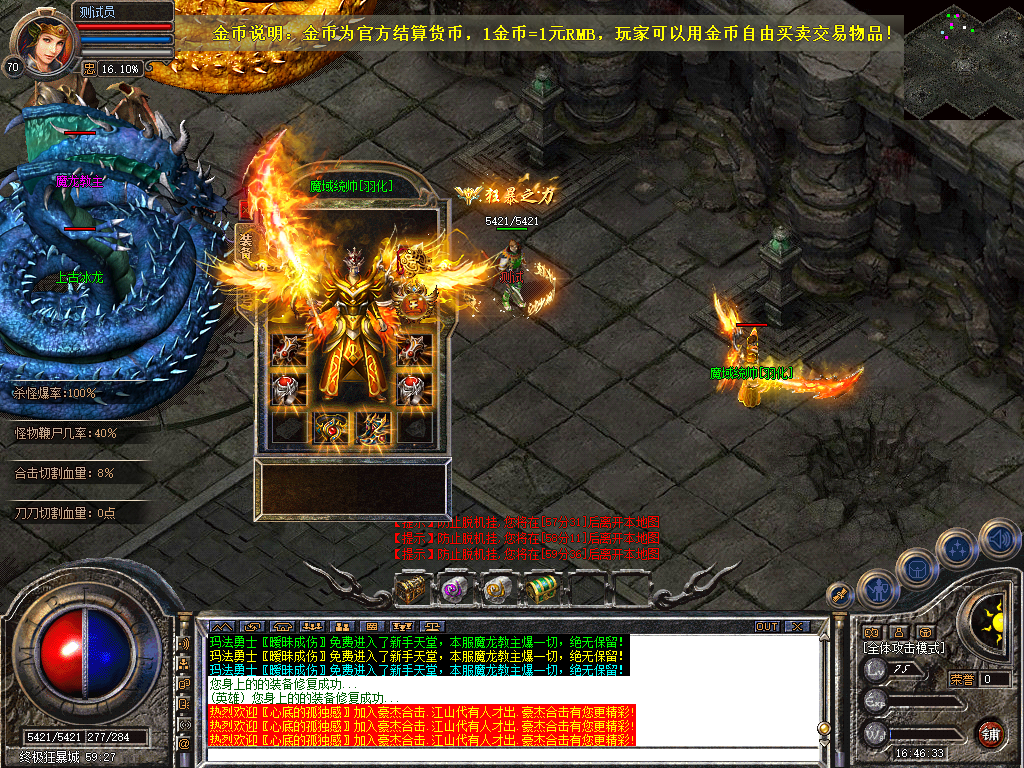Use the orange swirl stone hotbar item
This screenshot has width=1024, height=768.
click(498, 590)
